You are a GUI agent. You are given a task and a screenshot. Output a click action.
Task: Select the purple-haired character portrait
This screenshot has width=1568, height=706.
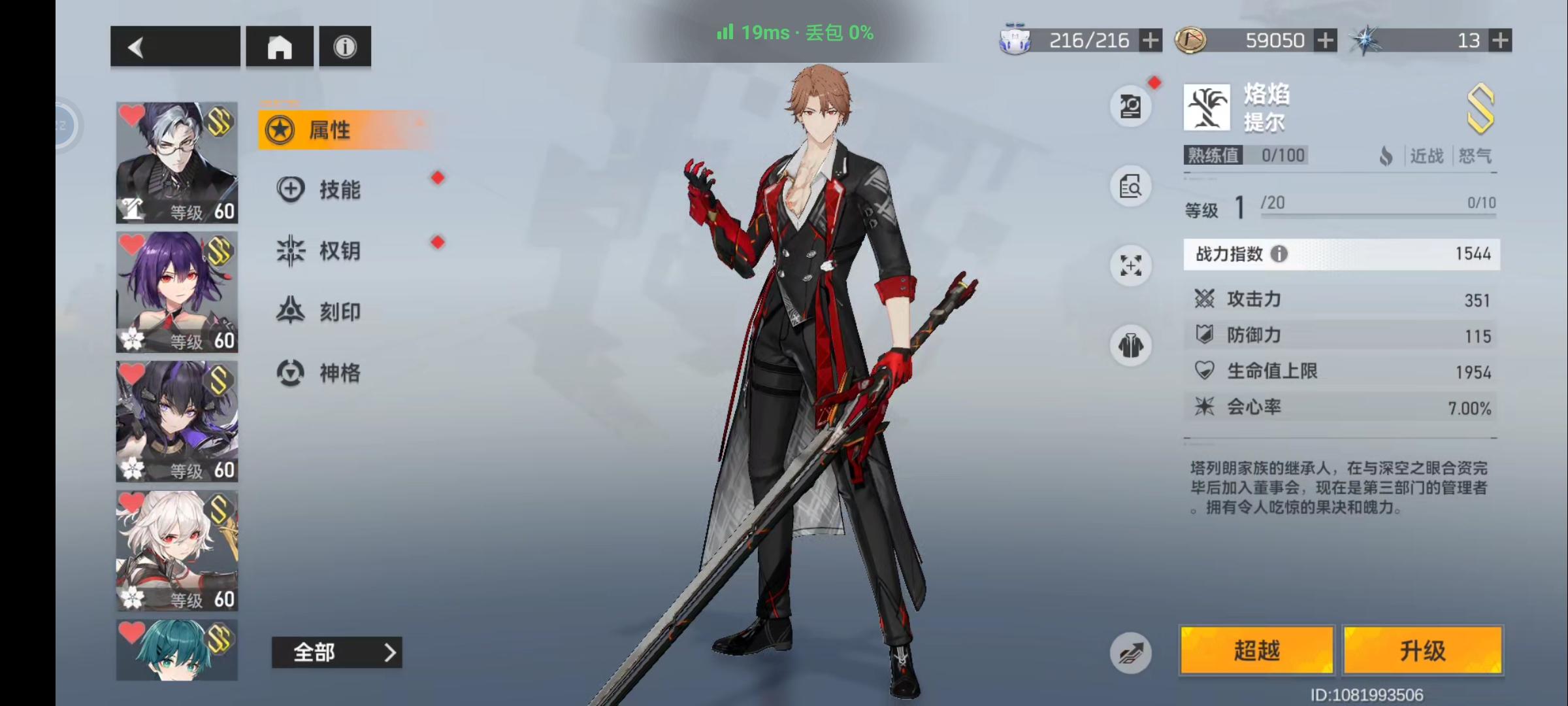point(176,291)
